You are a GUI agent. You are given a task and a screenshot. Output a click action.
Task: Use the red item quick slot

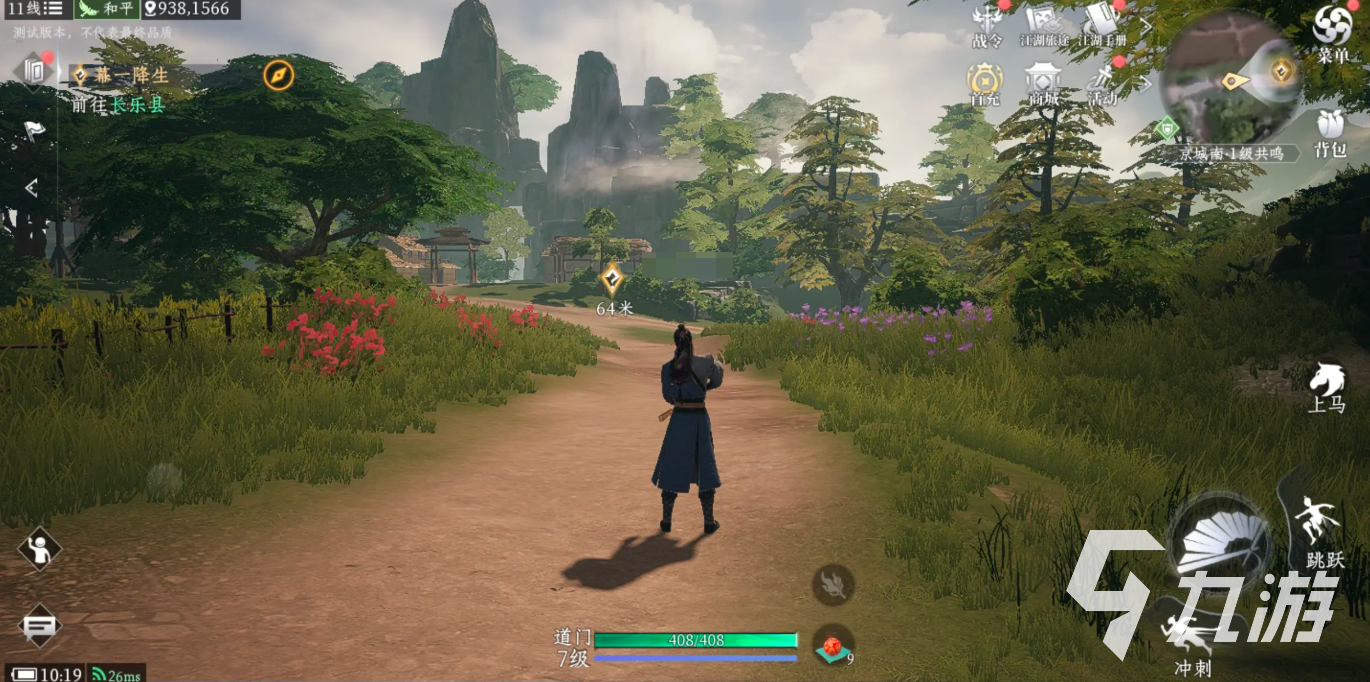tap(832, 646)
